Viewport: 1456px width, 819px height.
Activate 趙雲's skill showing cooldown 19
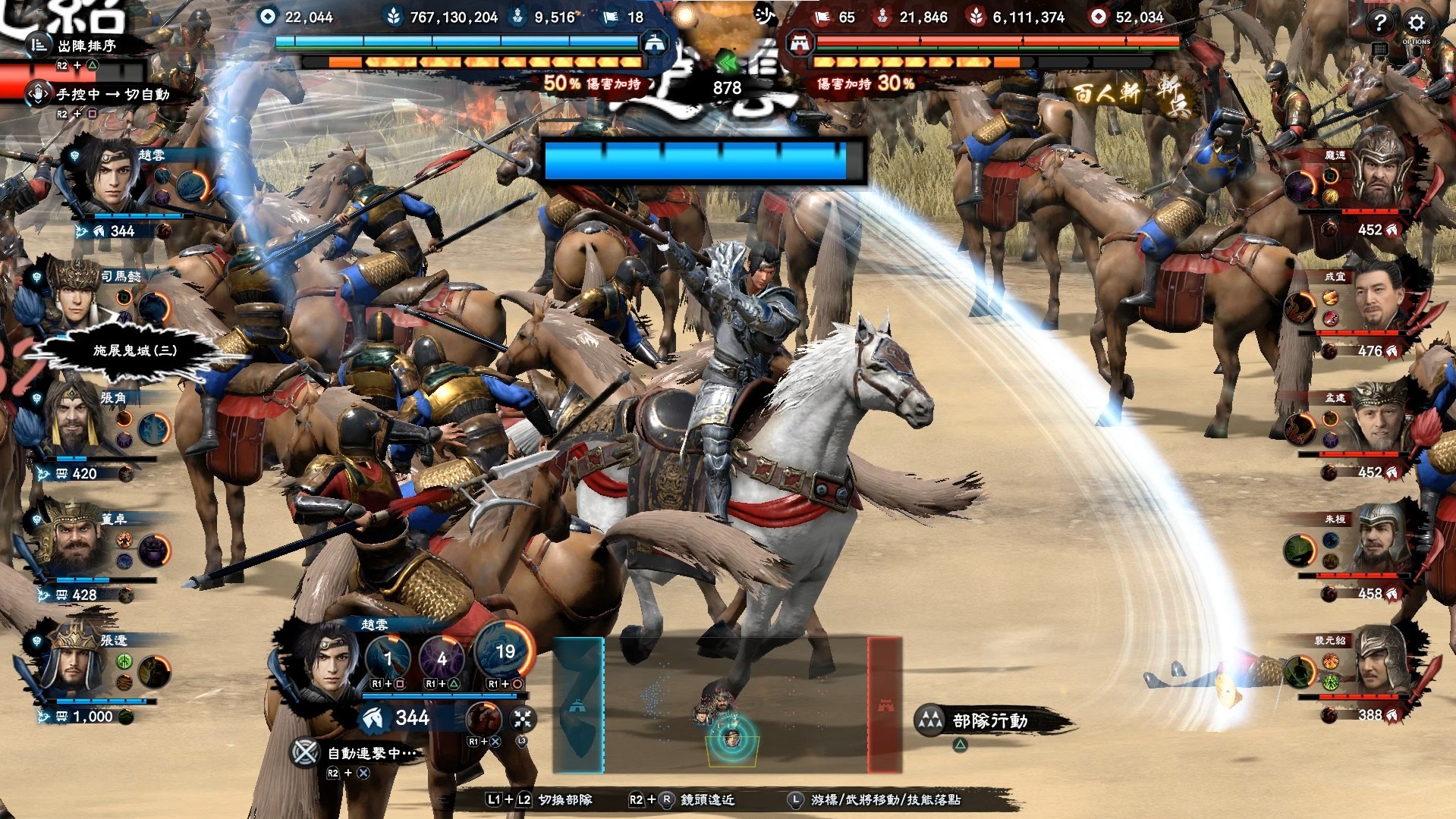click(x=503, y=652)
